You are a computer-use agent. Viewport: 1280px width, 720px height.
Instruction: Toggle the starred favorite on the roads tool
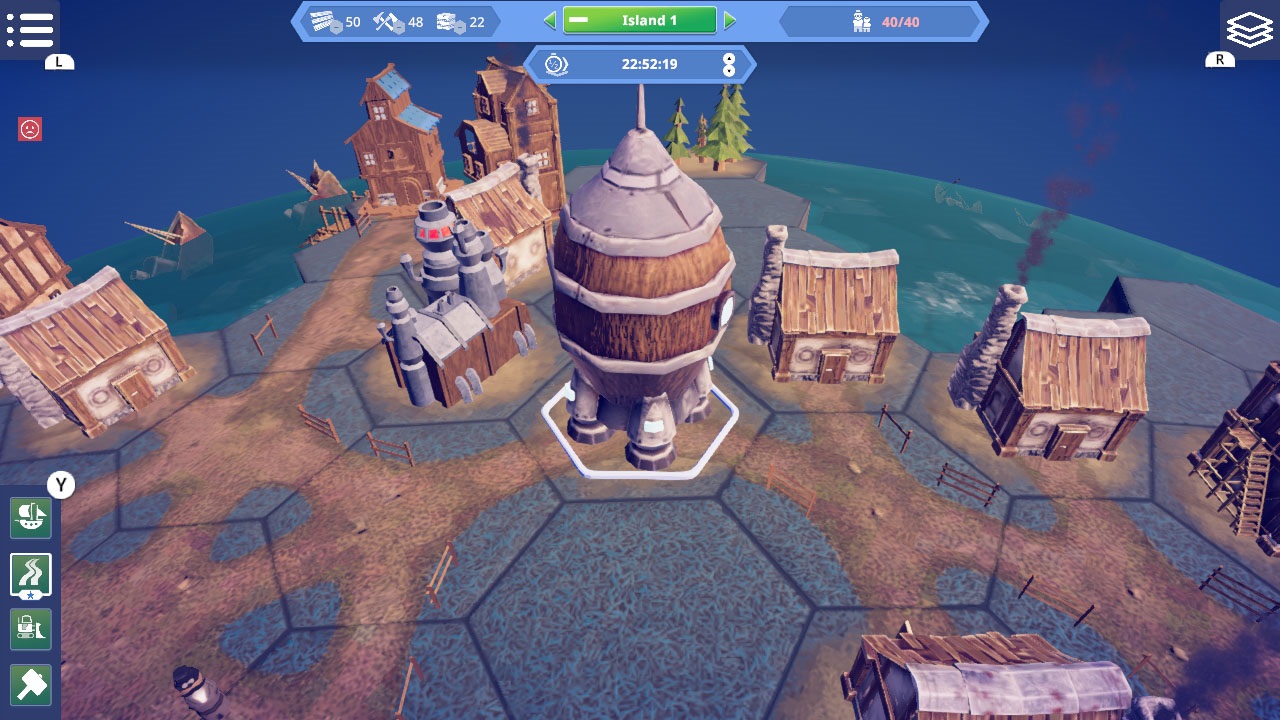(30, 594)
